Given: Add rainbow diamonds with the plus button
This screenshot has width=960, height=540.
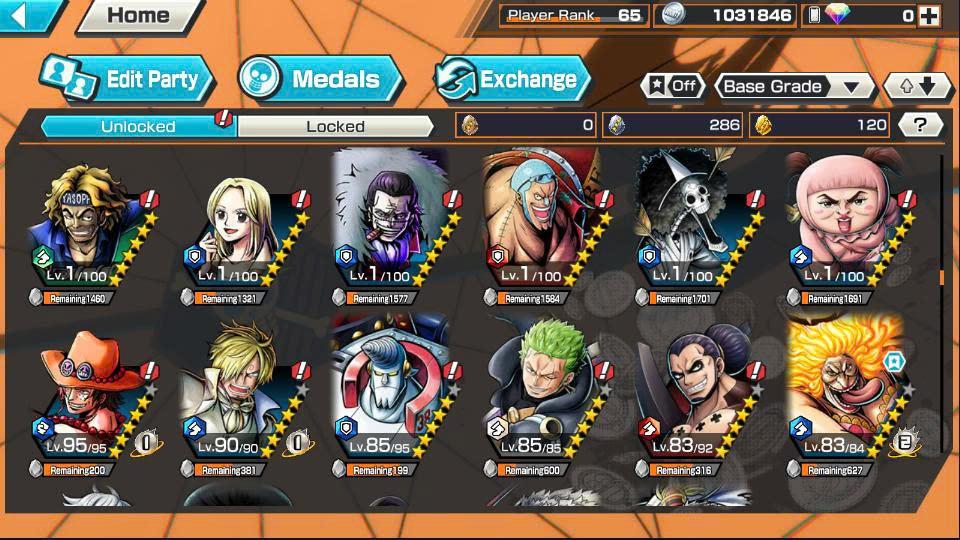Looking at the screenshot, I should point(929,15).
